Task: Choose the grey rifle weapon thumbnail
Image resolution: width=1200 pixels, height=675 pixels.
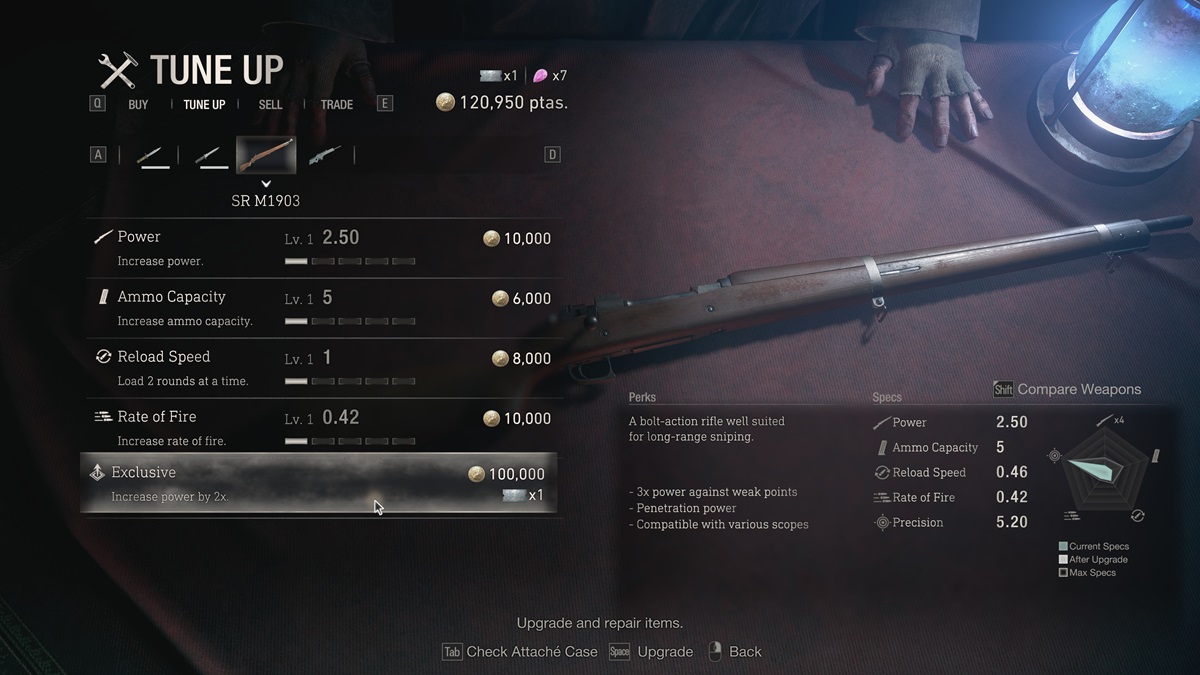Action: (x=325, y=155)
